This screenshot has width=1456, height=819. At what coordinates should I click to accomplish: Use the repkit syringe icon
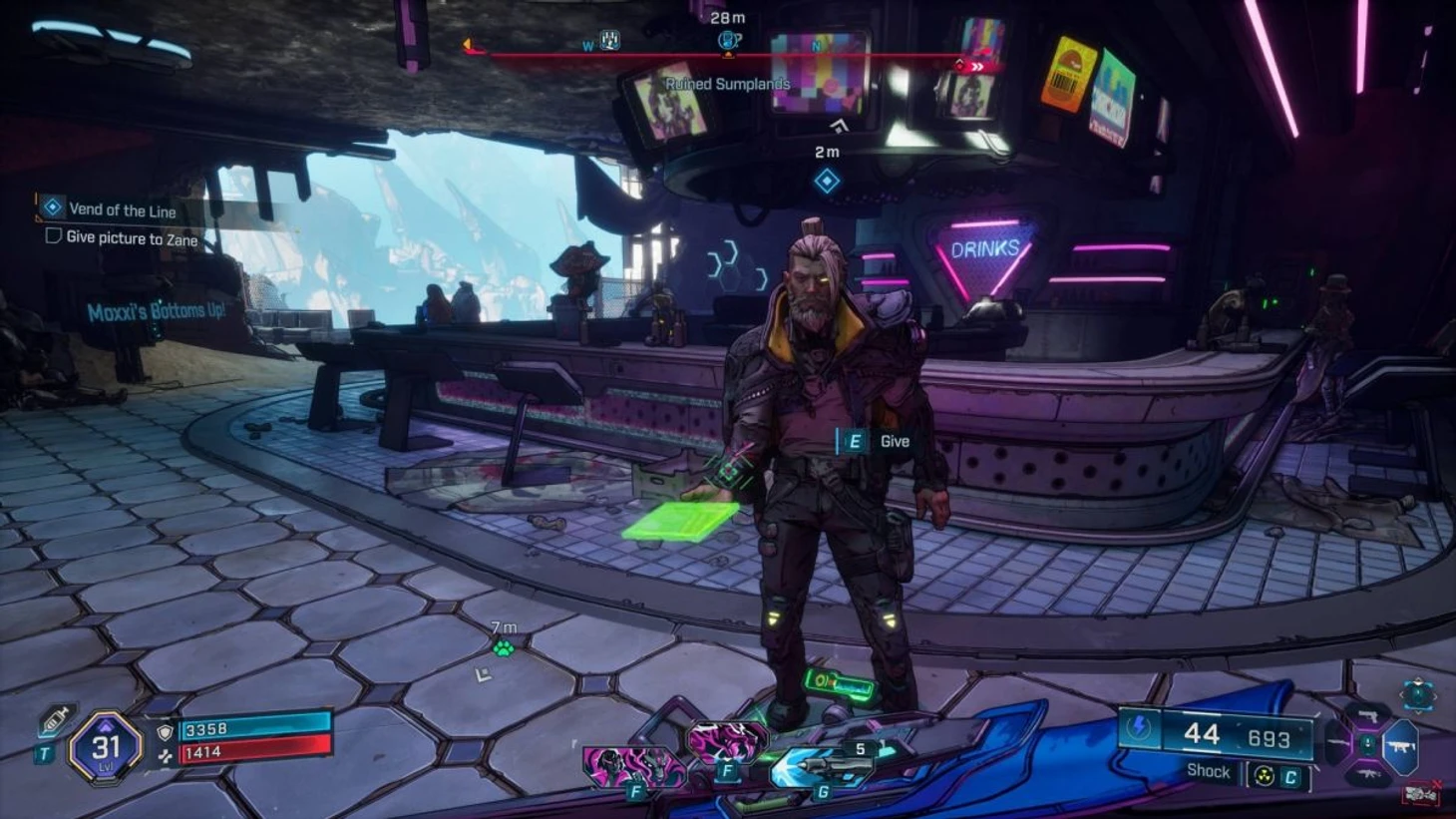(55, 720)
